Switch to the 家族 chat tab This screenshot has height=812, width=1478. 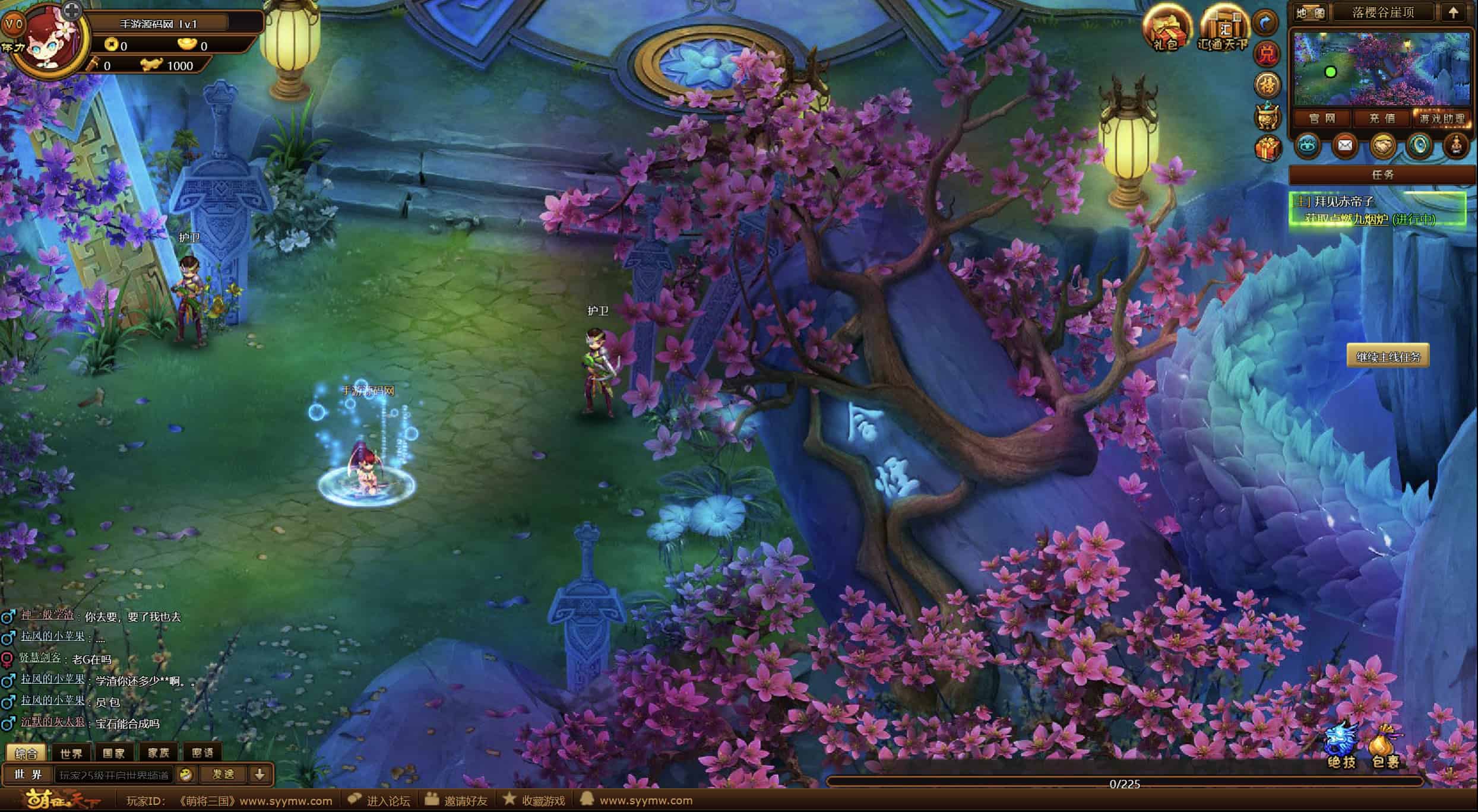tap(159, 753)
